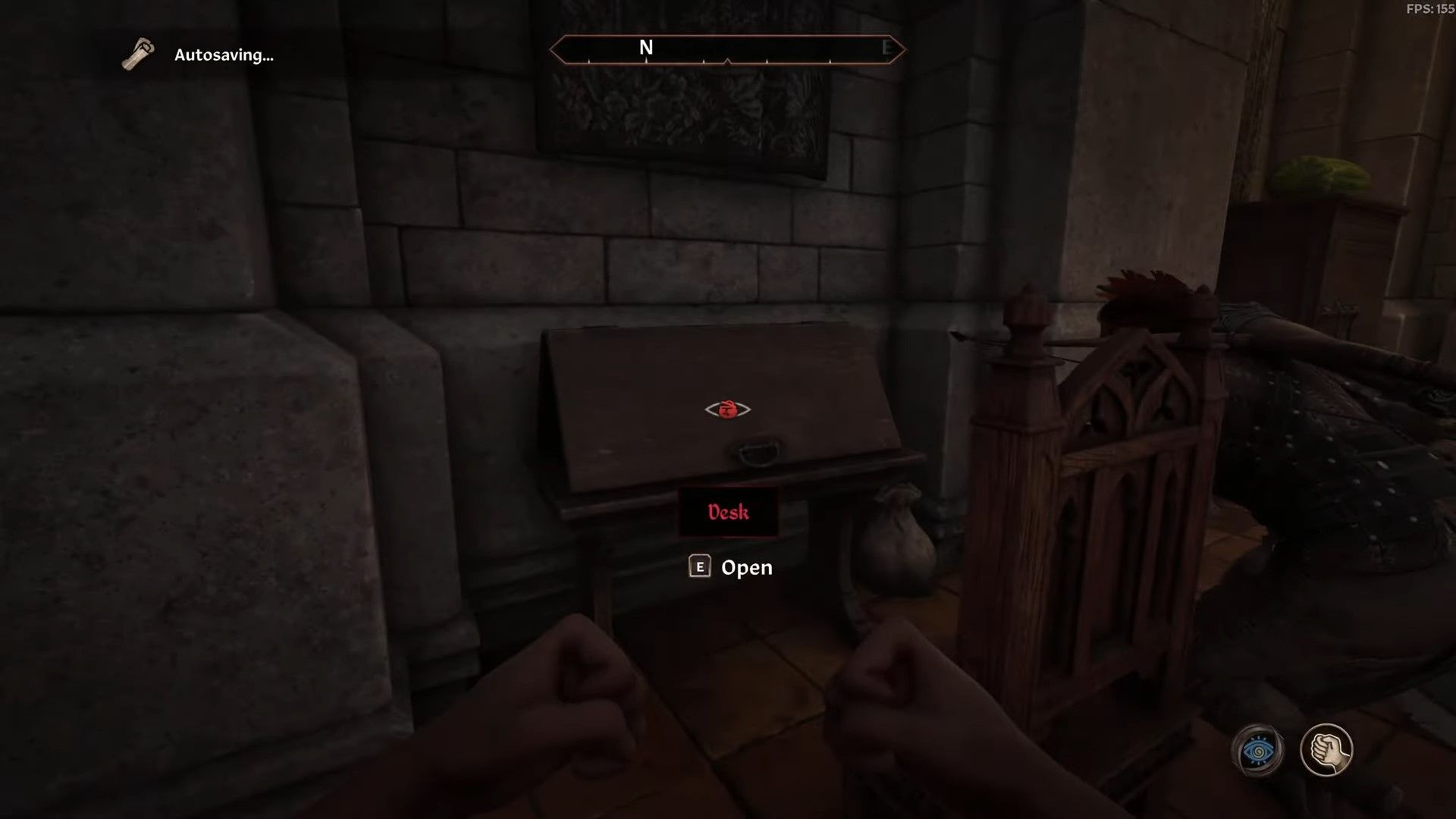Screen dimensions: 1456x819
Task: Click the E key prompt badge
Action: coord(701,567)
